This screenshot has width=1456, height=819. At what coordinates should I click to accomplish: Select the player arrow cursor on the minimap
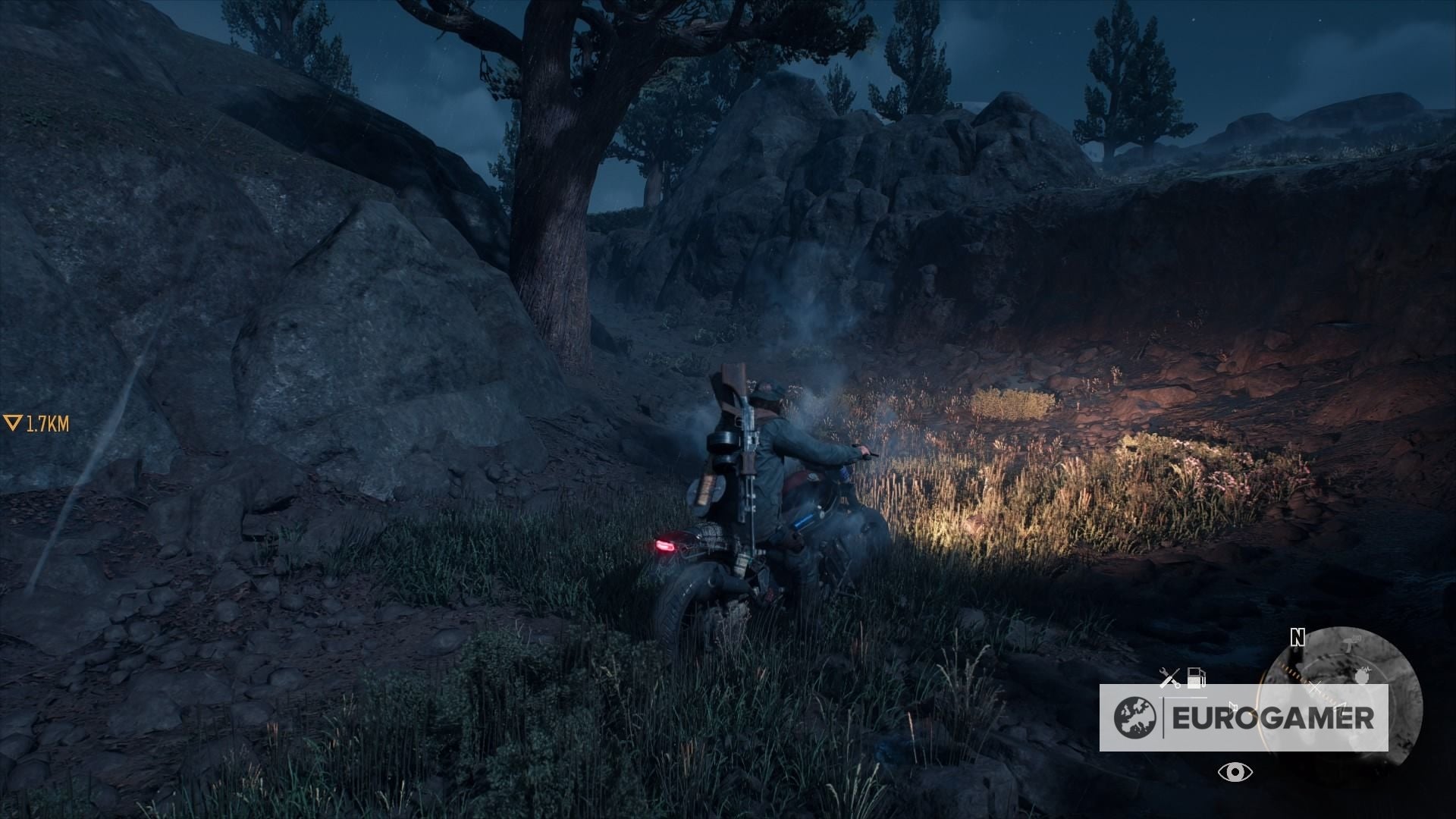pos(1341,707)
